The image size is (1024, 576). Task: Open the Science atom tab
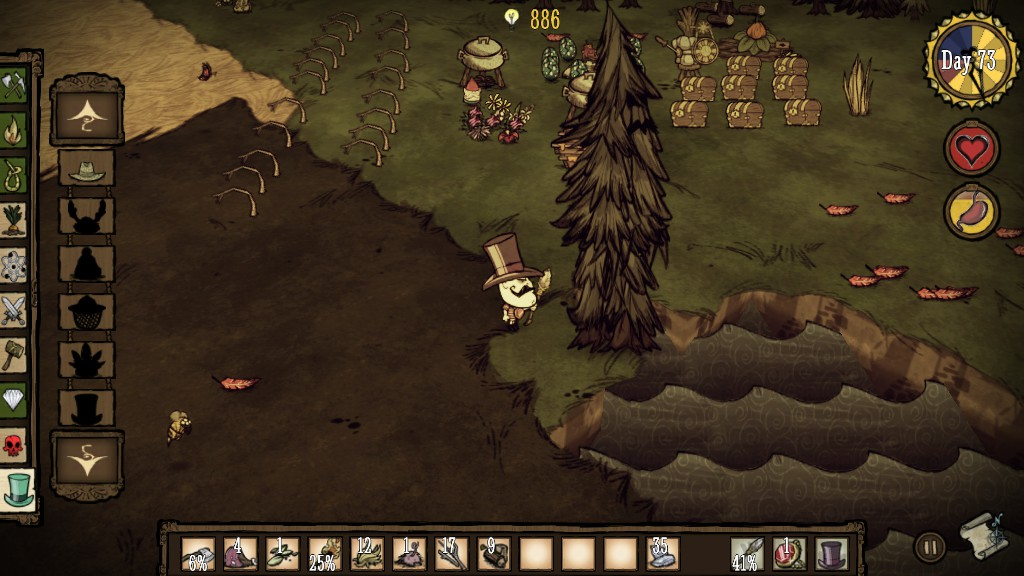[x=14, y=264]
